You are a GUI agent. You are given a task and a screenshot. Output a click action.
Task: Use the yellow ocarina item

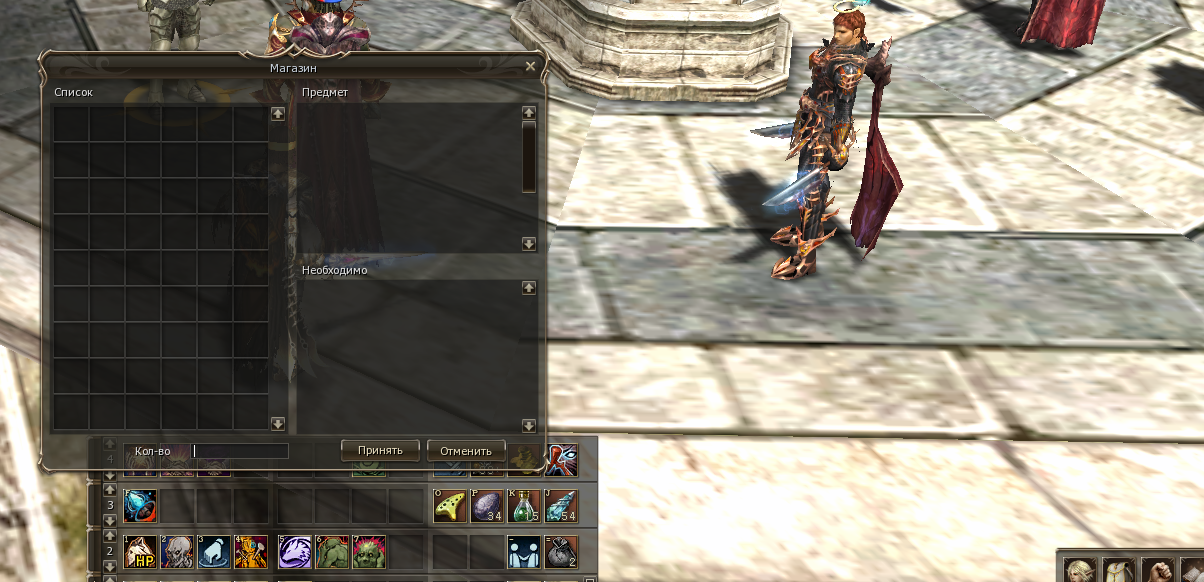coord(449,506)
